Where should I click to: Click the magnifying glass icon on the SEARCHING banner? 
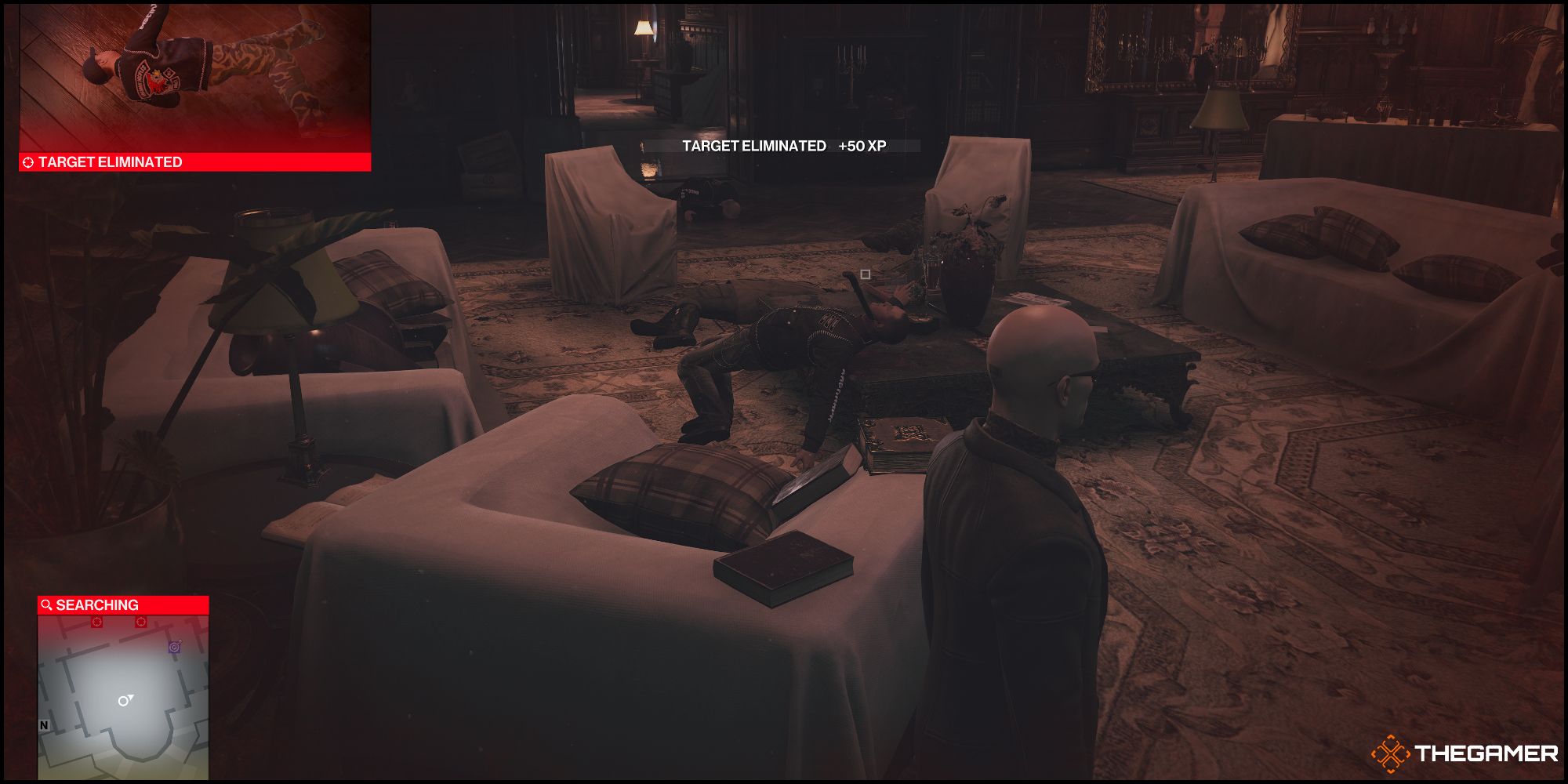[46, 604]
